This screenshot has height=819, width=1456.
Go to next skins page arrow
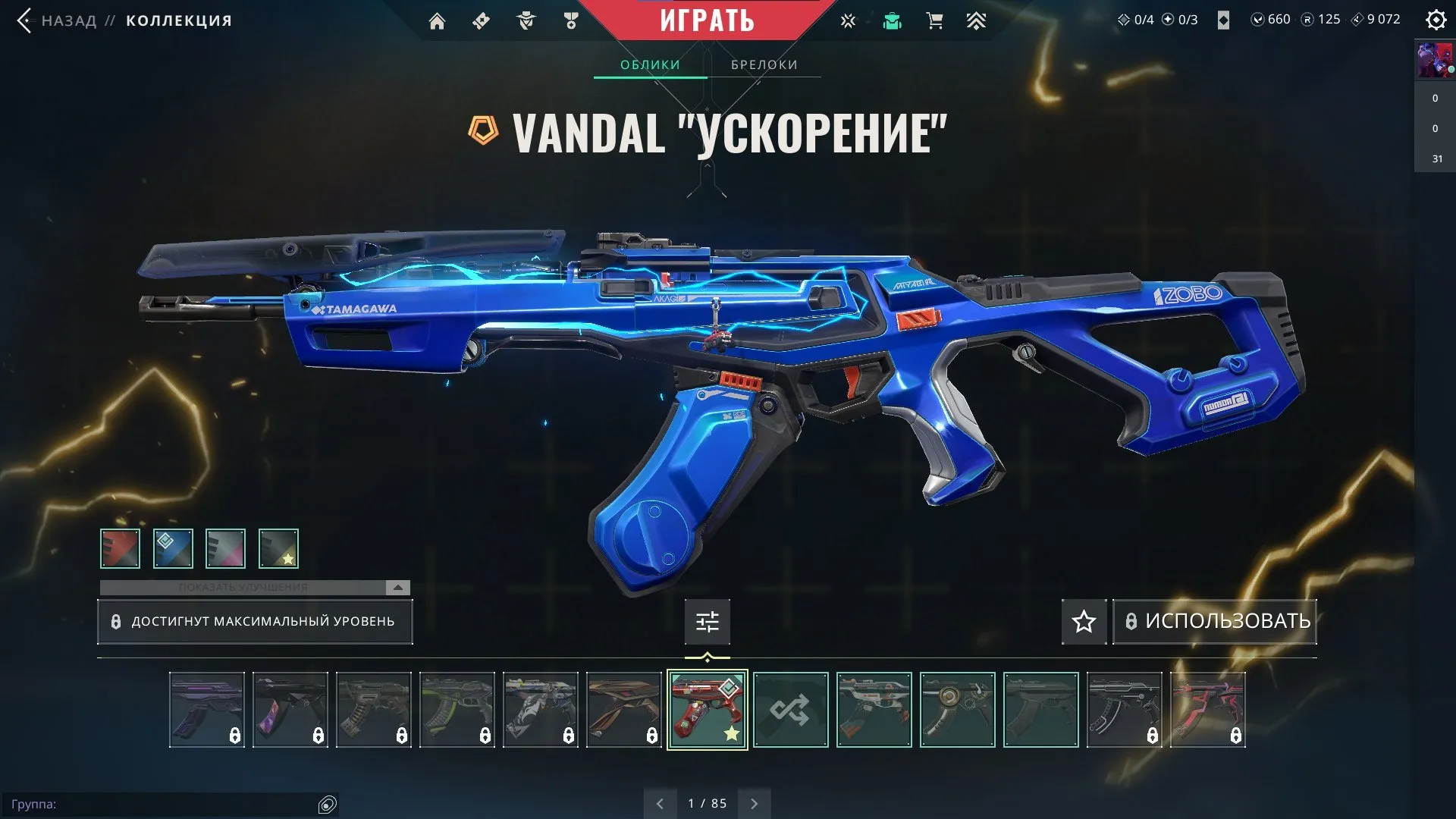coord(754,802)
